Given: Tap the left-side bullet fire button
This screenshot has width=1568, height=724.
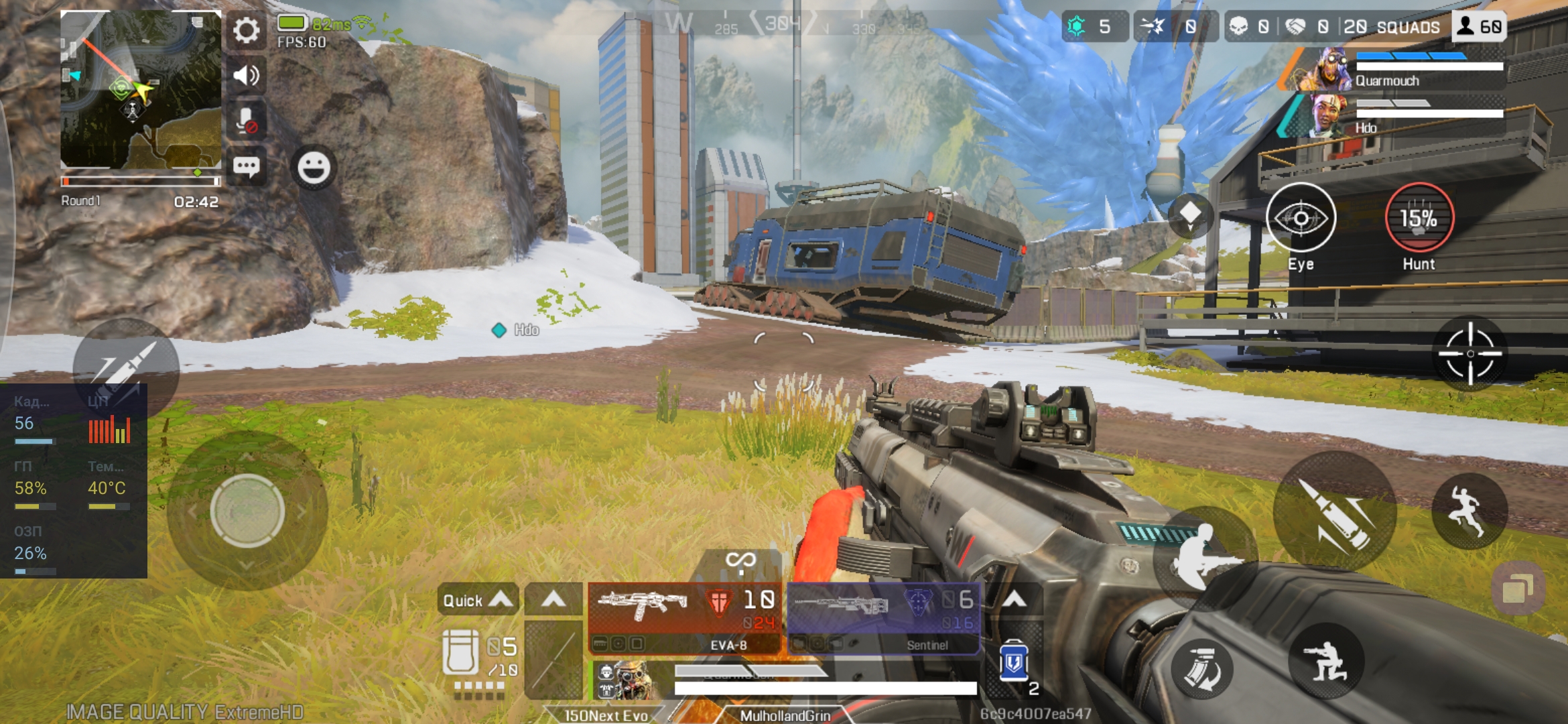Looking at the screenshot, I should click(126, 365).
